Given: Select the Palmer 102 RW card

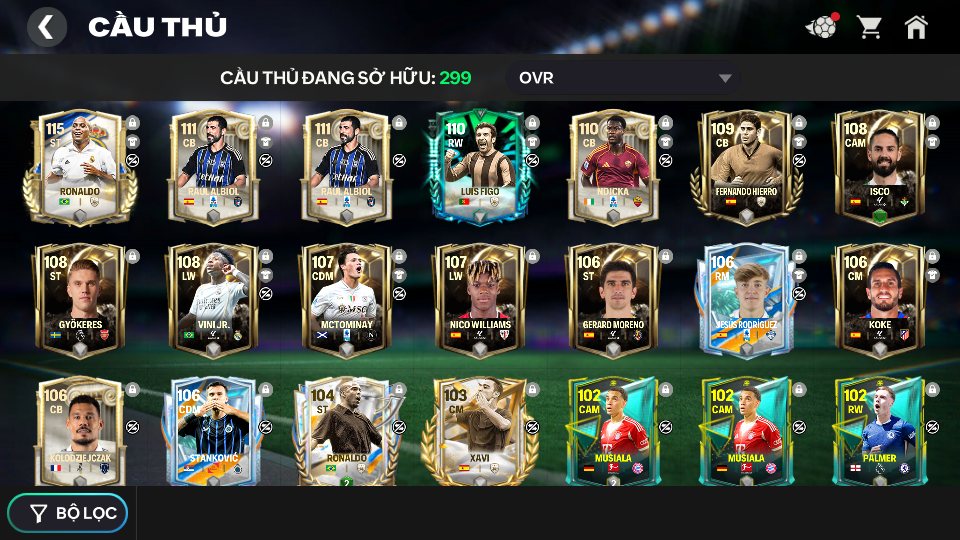Looking at the screenshot, I should click(879, 430).
